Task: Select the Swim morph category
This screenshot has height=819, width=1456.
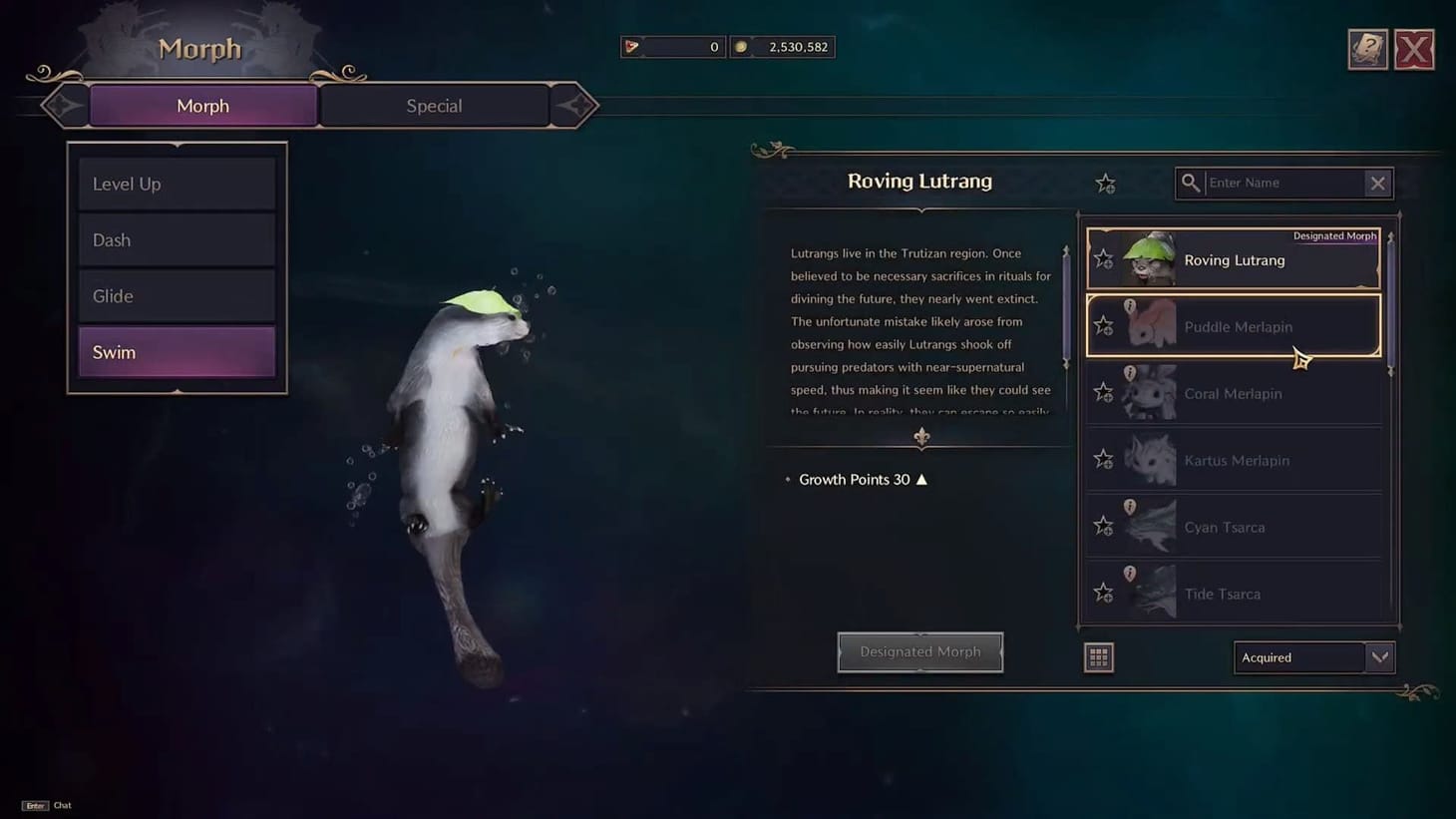Action: point(177,351)
